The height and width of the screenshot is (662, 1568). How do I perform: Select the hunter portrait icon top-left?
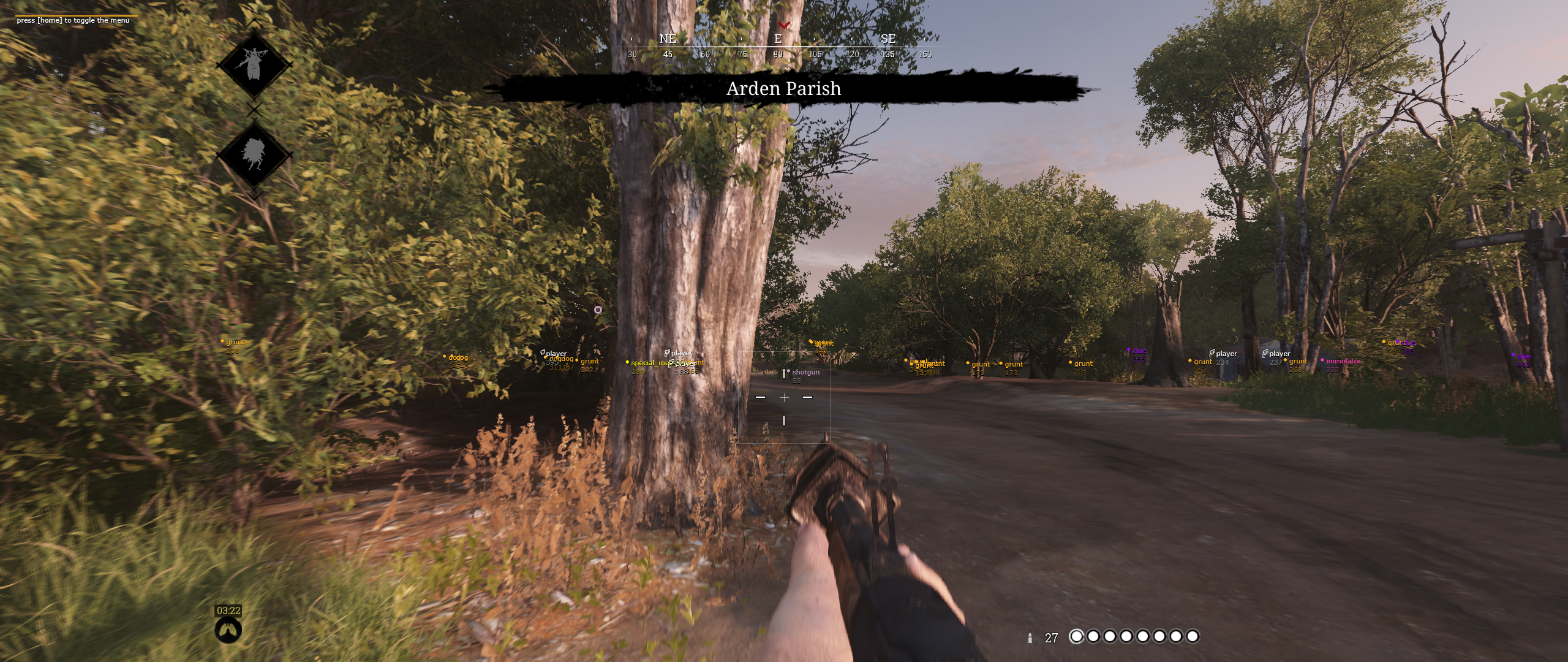click(254, 64)
